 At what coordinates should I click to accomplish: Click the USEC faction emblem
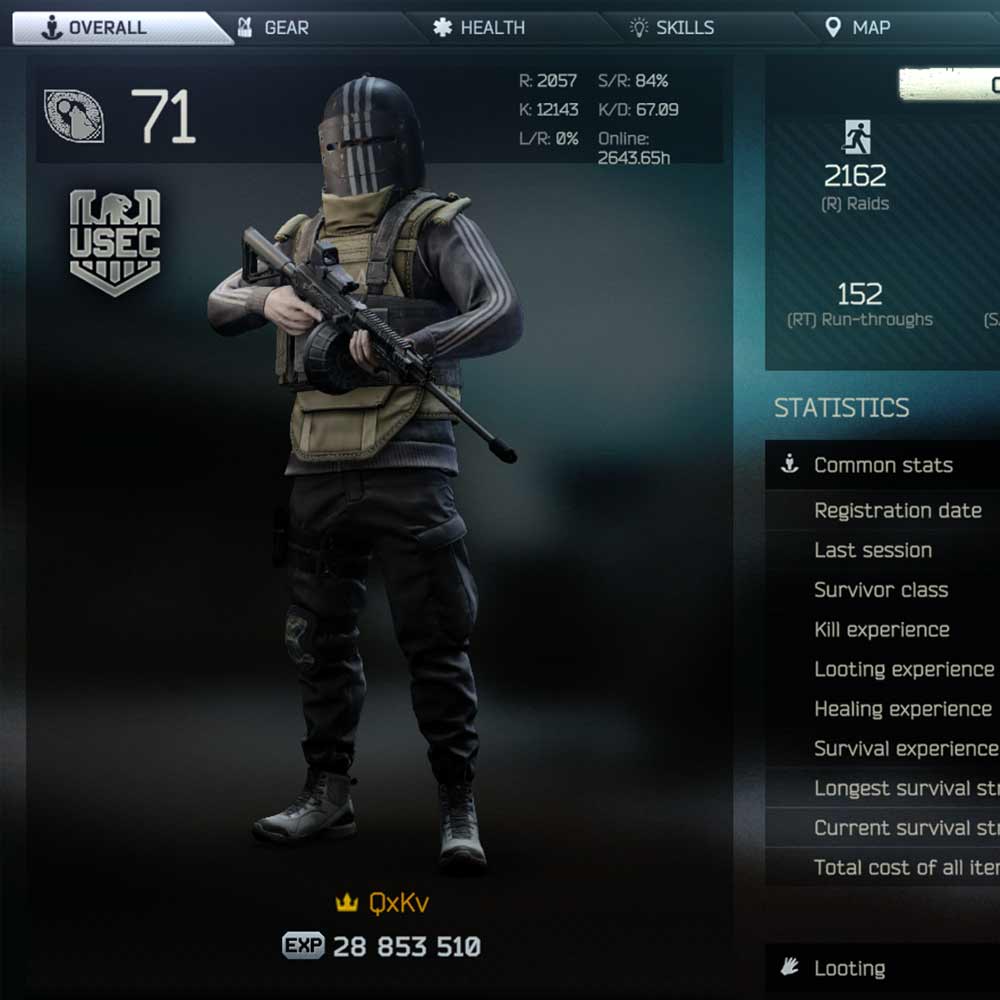pos(115,243)
